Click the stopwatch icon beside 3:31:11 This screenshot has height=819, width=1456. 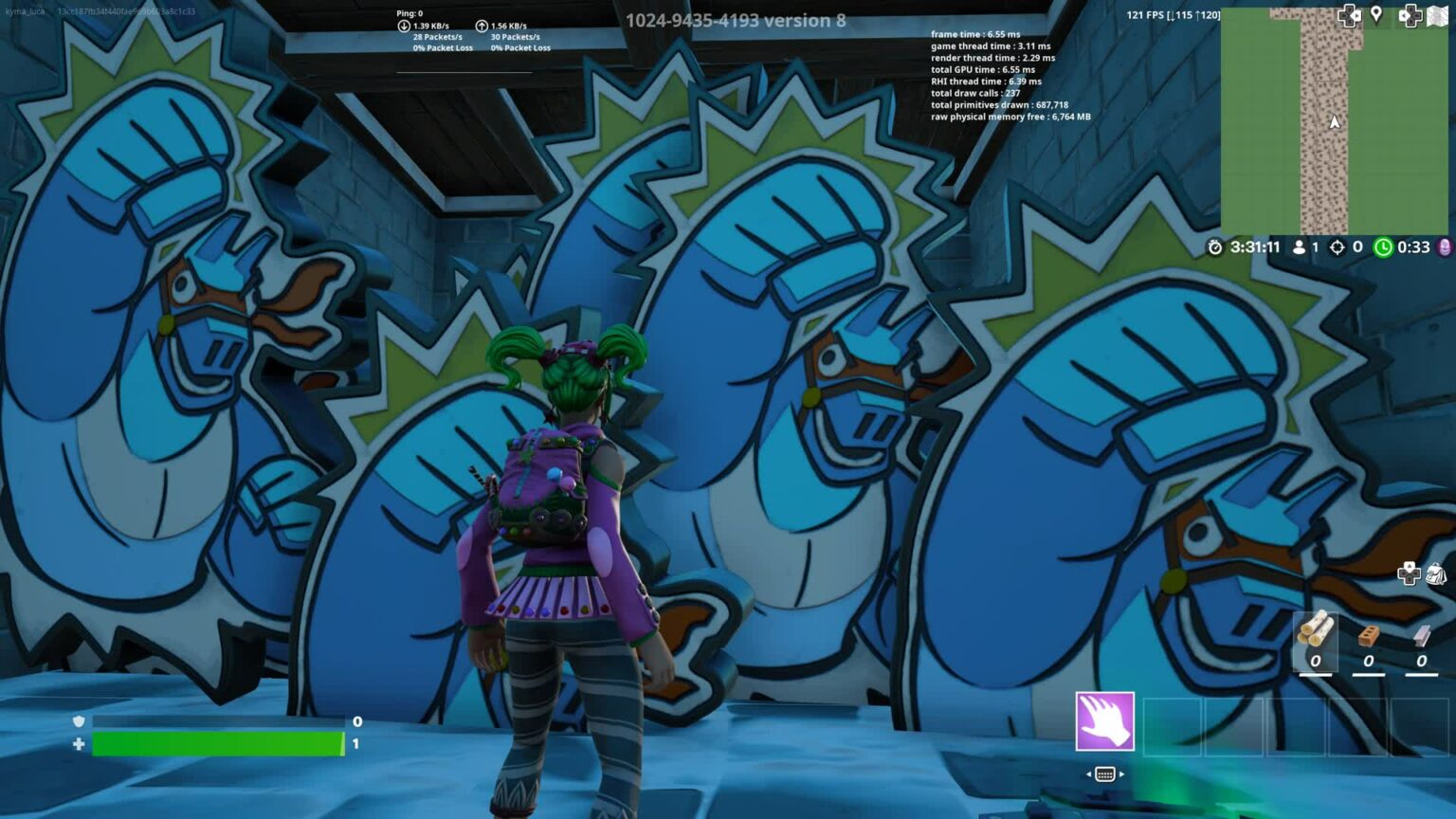[1217, 247]
